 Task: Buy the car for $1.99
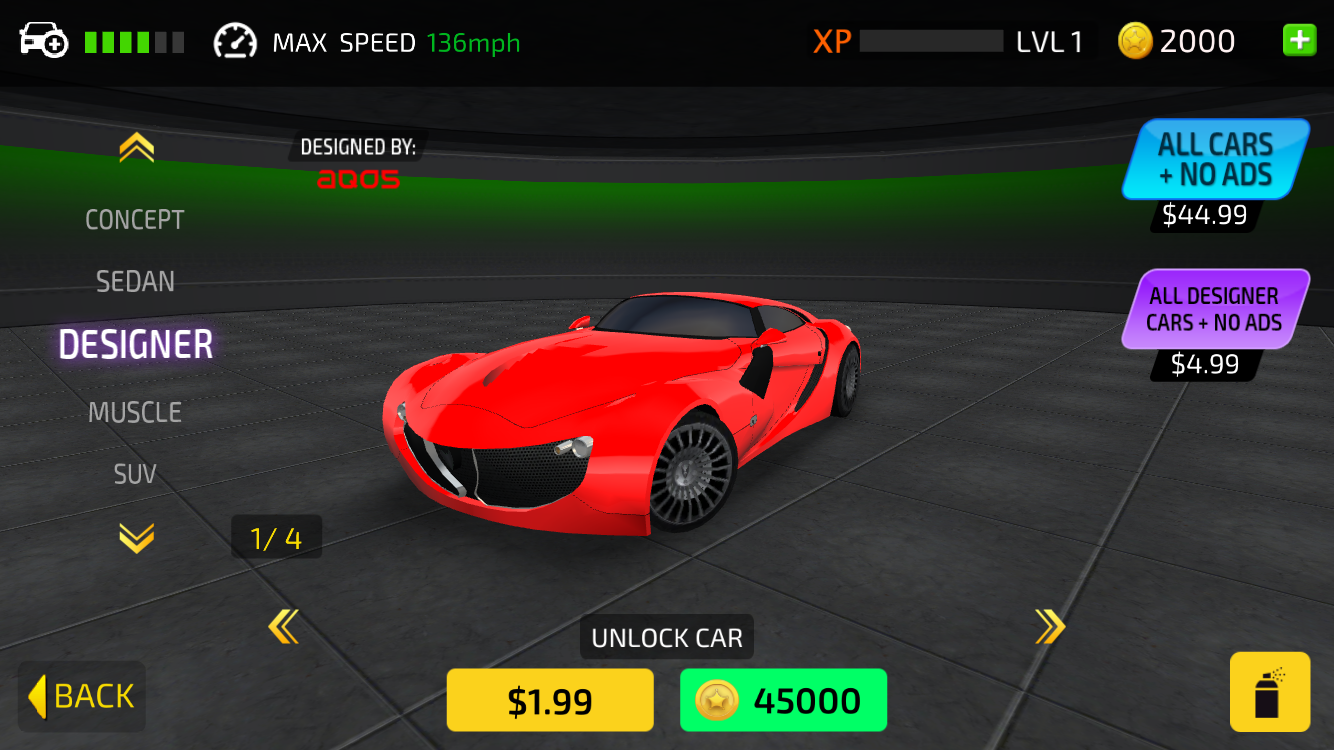[x=550, y=701]
